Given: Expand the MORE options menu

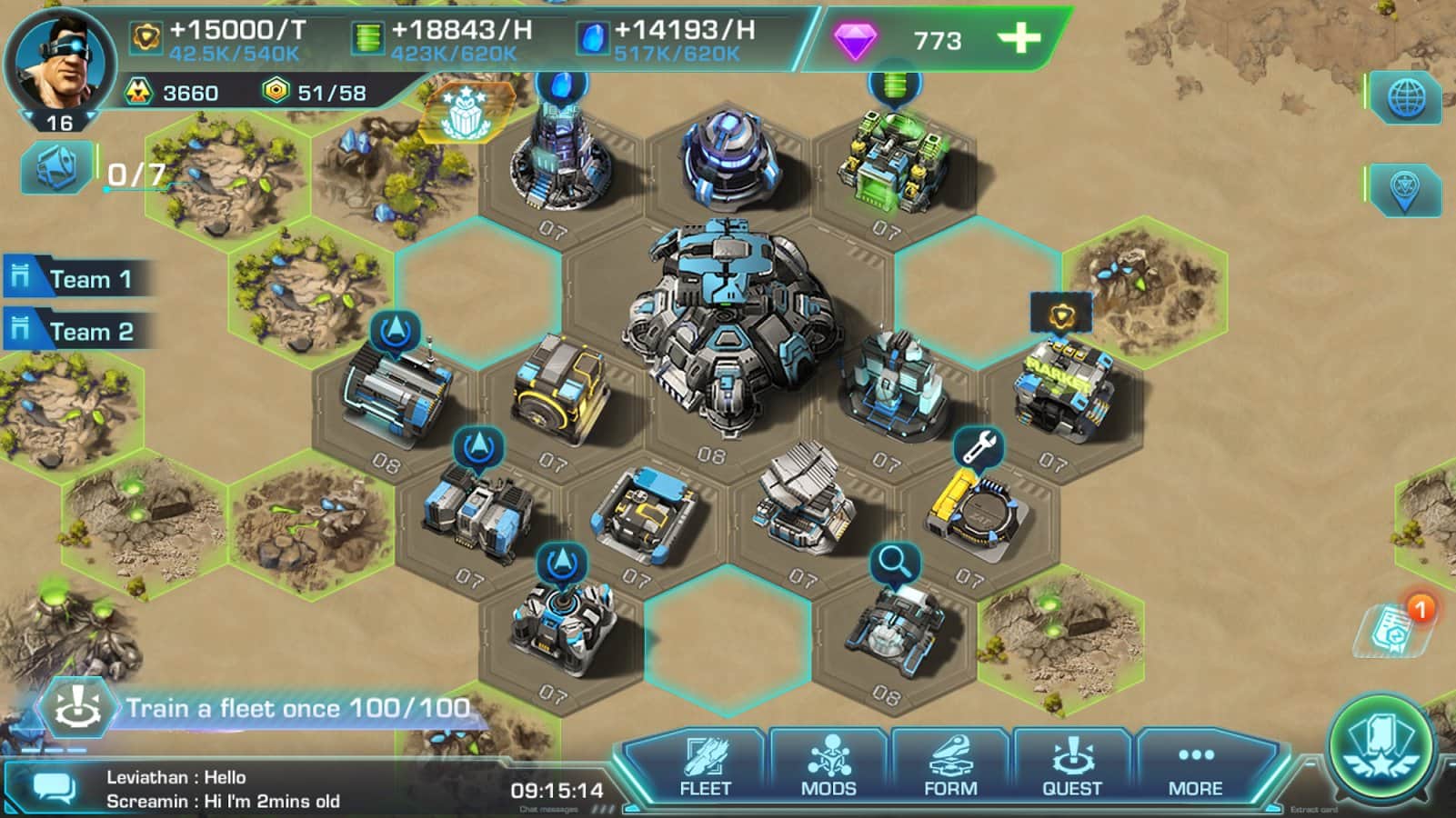Looking at the screenshot, I should pyautogui.click(x=1195, y=768).
